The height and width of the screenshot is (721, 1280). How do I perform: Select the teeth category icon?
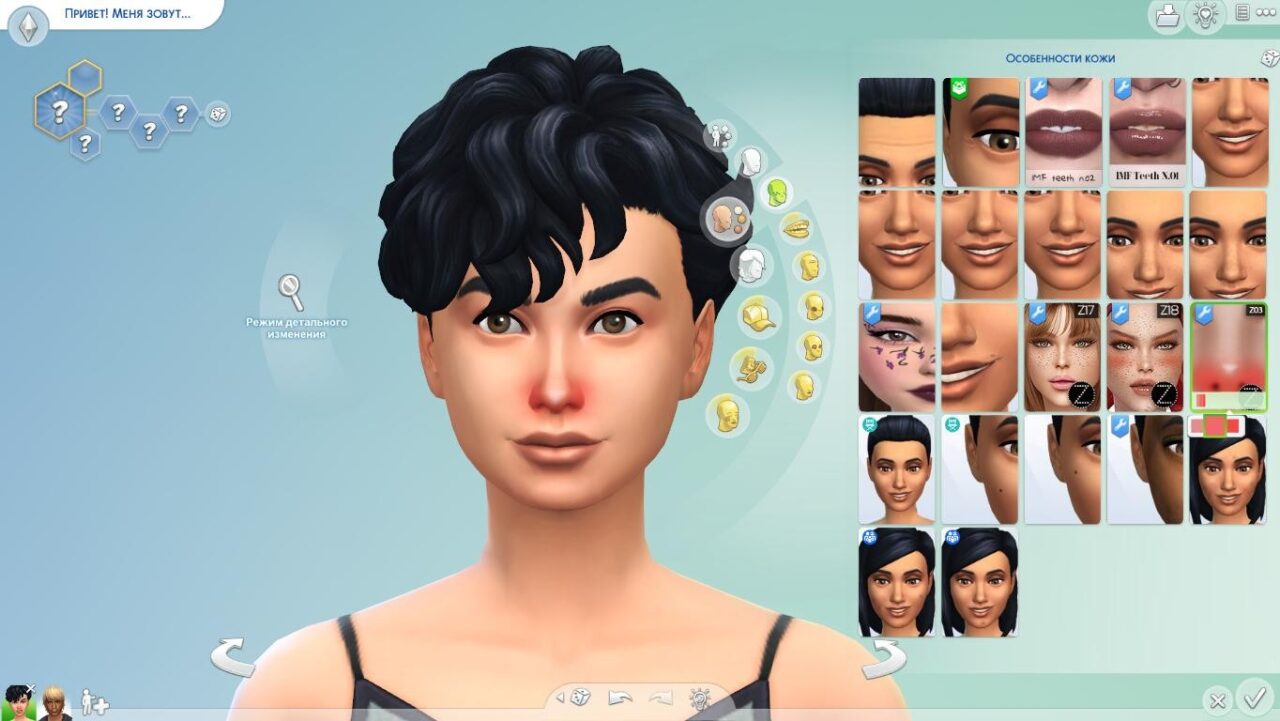[795, 227]
